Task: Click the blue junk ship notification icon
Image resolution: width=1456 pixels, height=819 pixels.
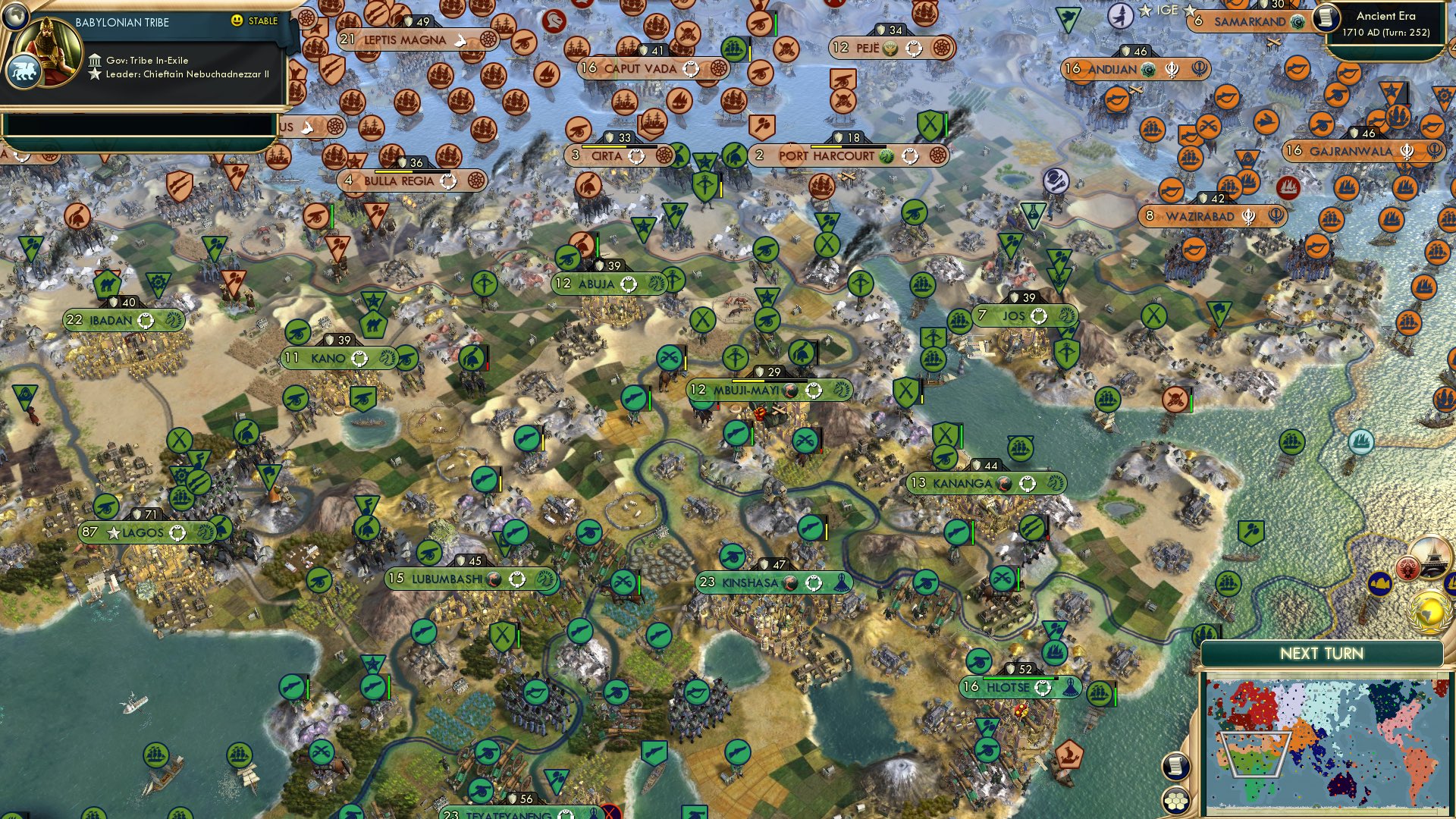Action: click(1451, 583)
